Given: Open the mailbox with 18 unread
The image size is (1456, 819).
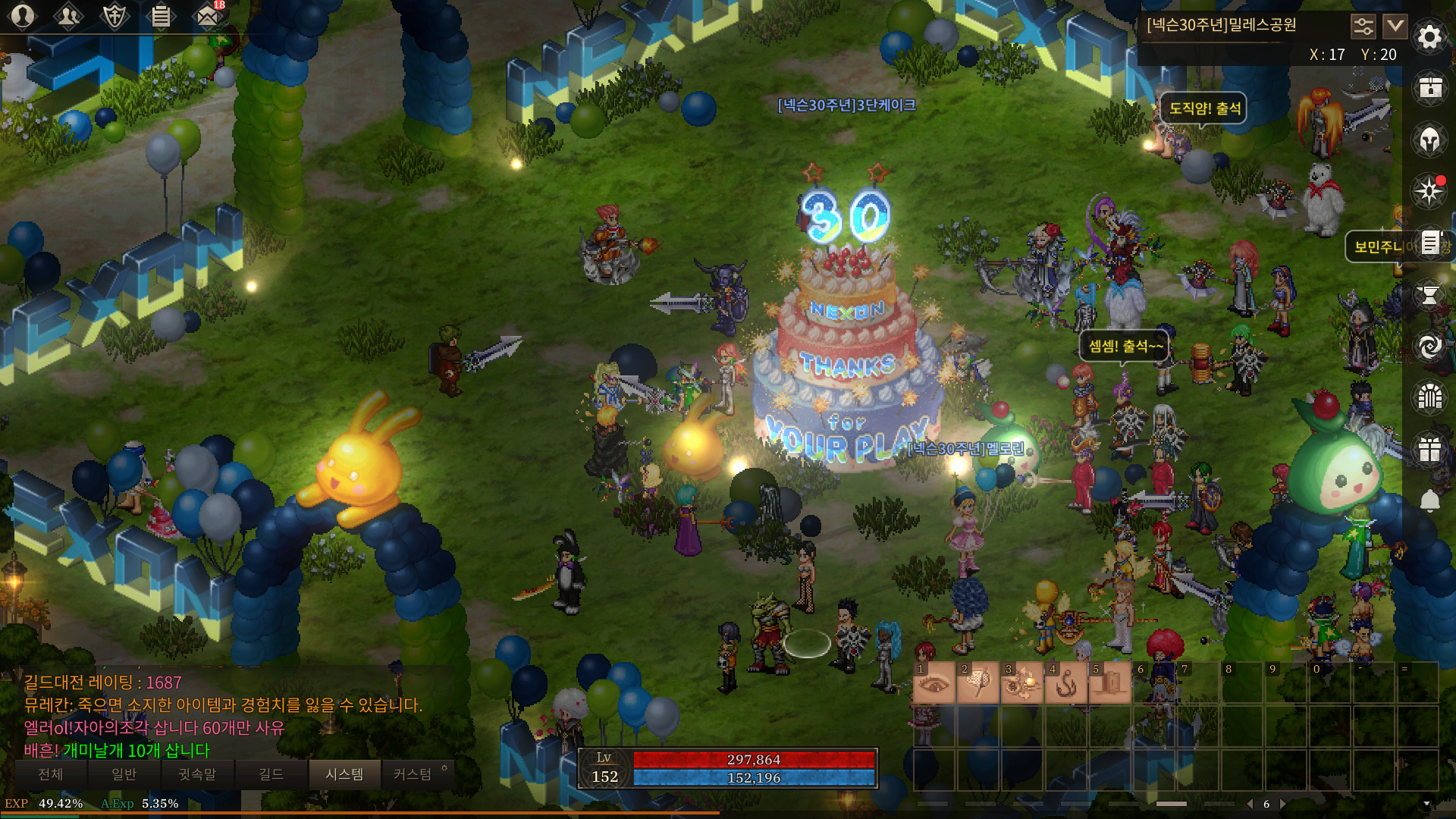Looking at the screenshot, I should pos(207,16).
